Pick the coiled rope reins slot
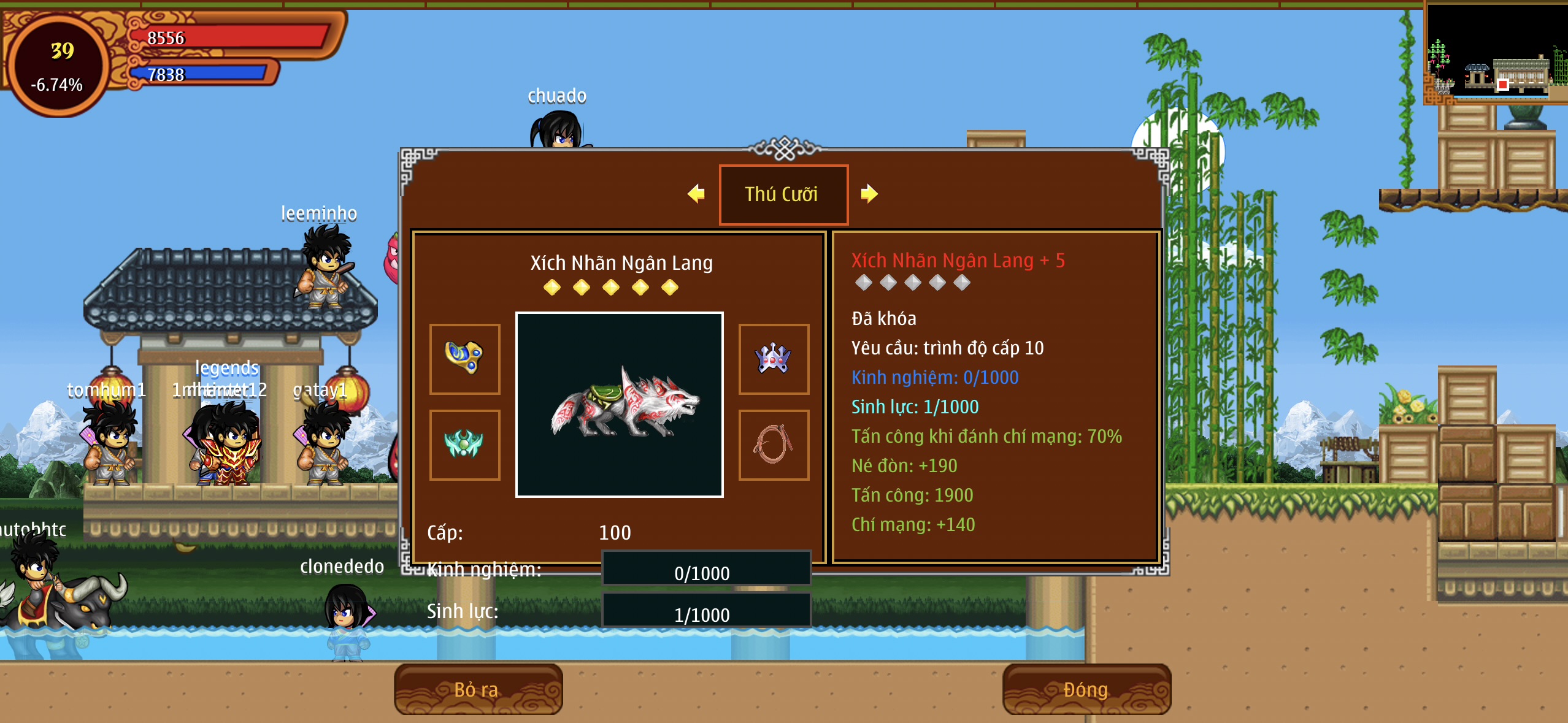The image size is (1568, 723). click(774, 445)
